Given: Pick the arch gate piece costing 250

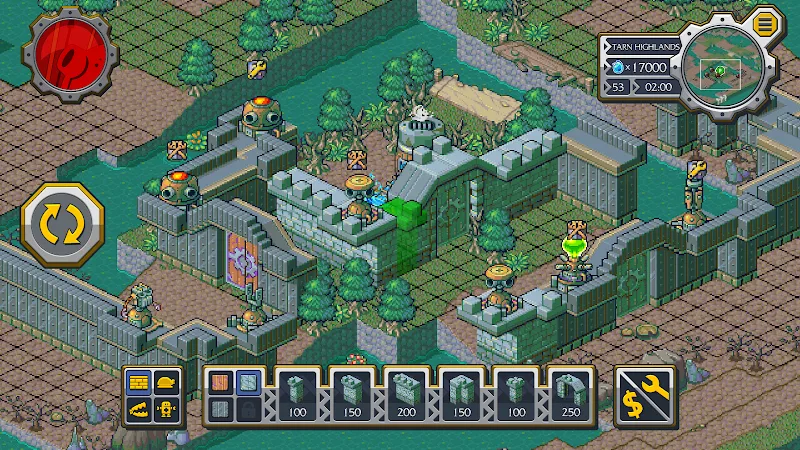Looking at the screenshot, I should [x=572, y=394].
